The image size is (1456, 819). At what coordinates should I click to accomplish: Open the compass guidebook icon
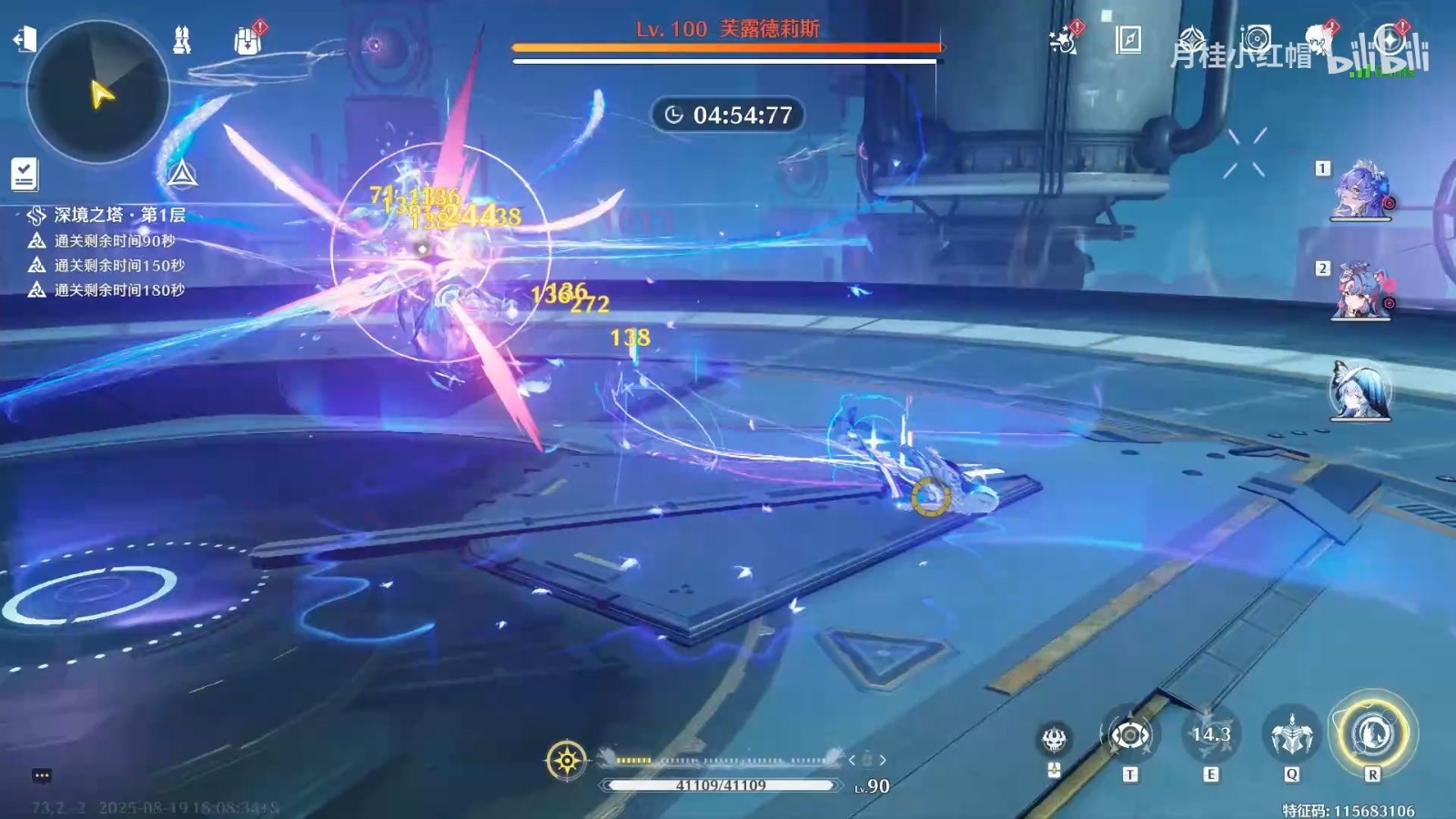(x=1128, y=40)
